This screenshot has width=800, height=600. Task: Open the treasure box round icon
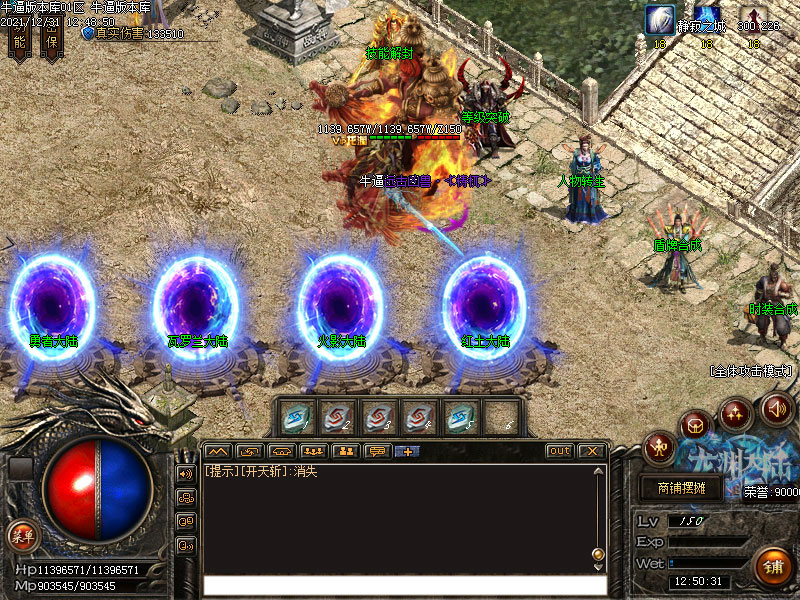[x=696, y=426]
